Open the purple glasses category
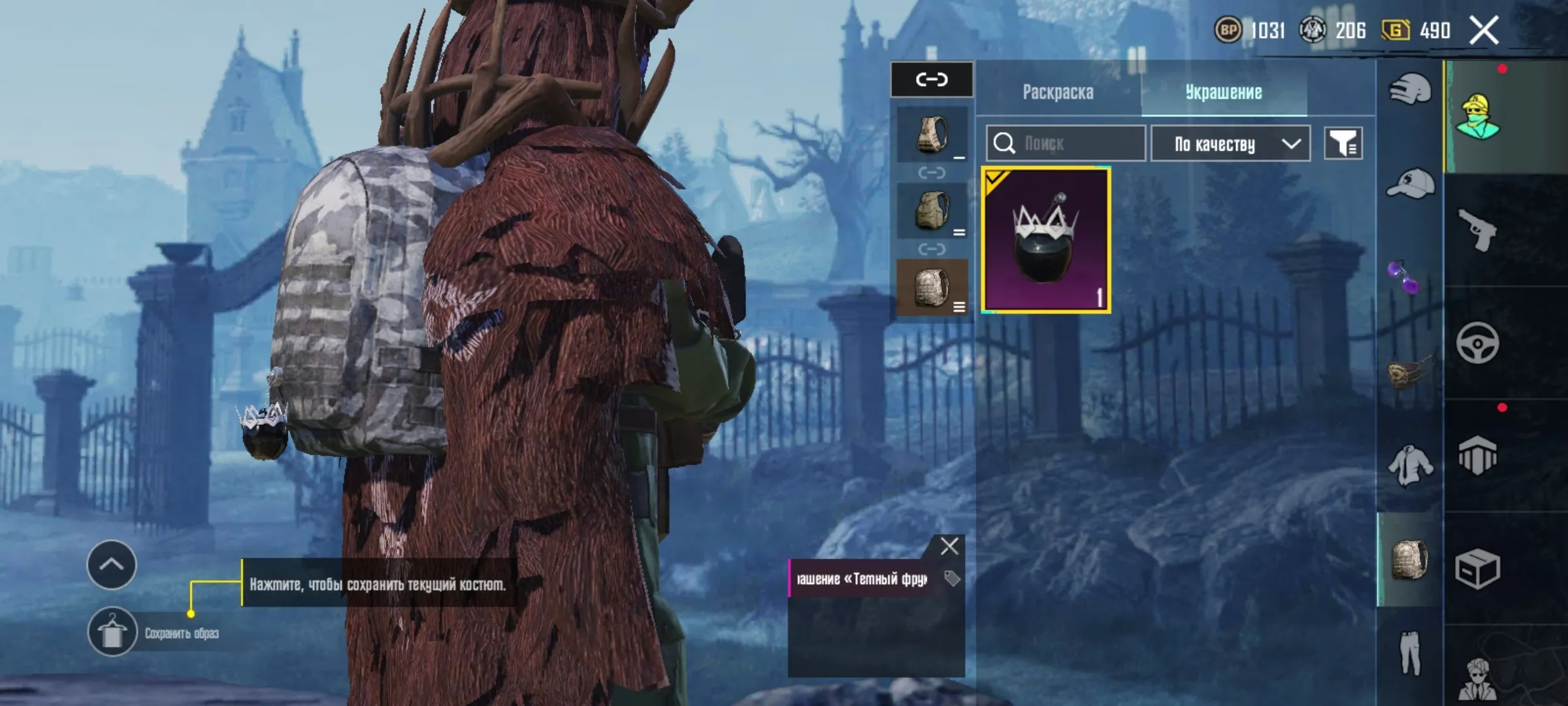Screen dimensions: 1568x706 click(1403, 277)
